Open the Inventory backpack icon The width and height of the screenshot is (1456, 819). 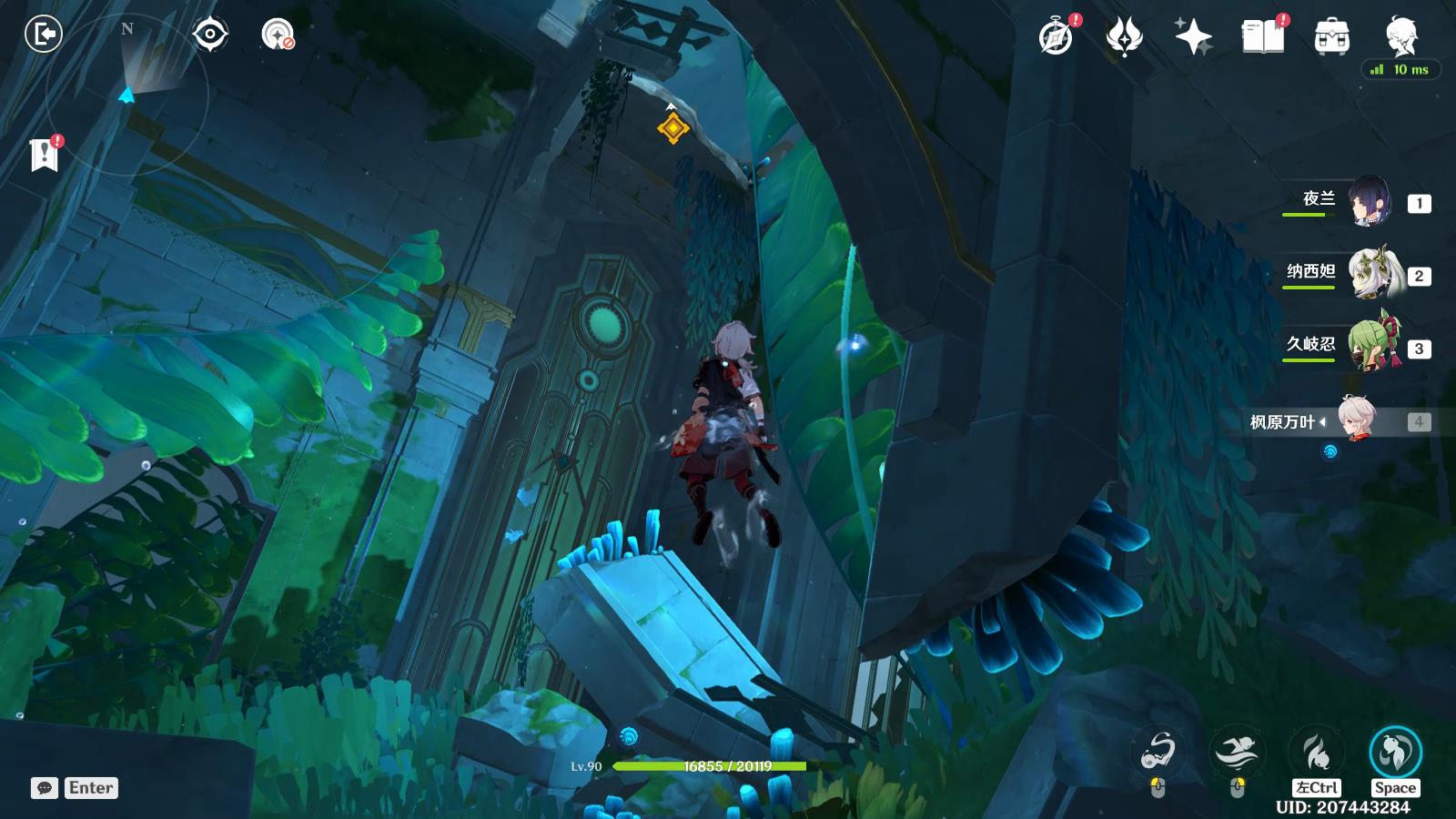pyautogui.click(x=1331, y=37)
